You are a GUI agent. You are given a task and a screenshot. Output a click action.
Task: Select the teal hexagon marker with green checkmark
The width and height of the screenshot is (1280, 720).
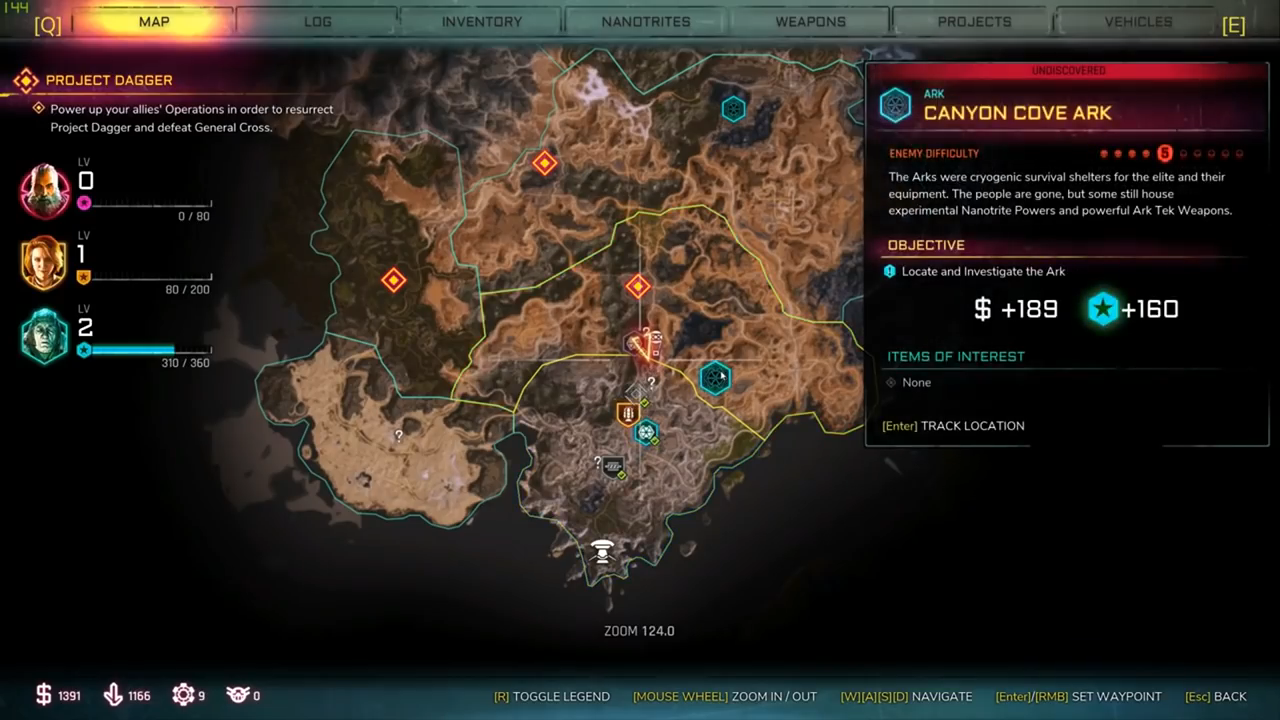646,432
